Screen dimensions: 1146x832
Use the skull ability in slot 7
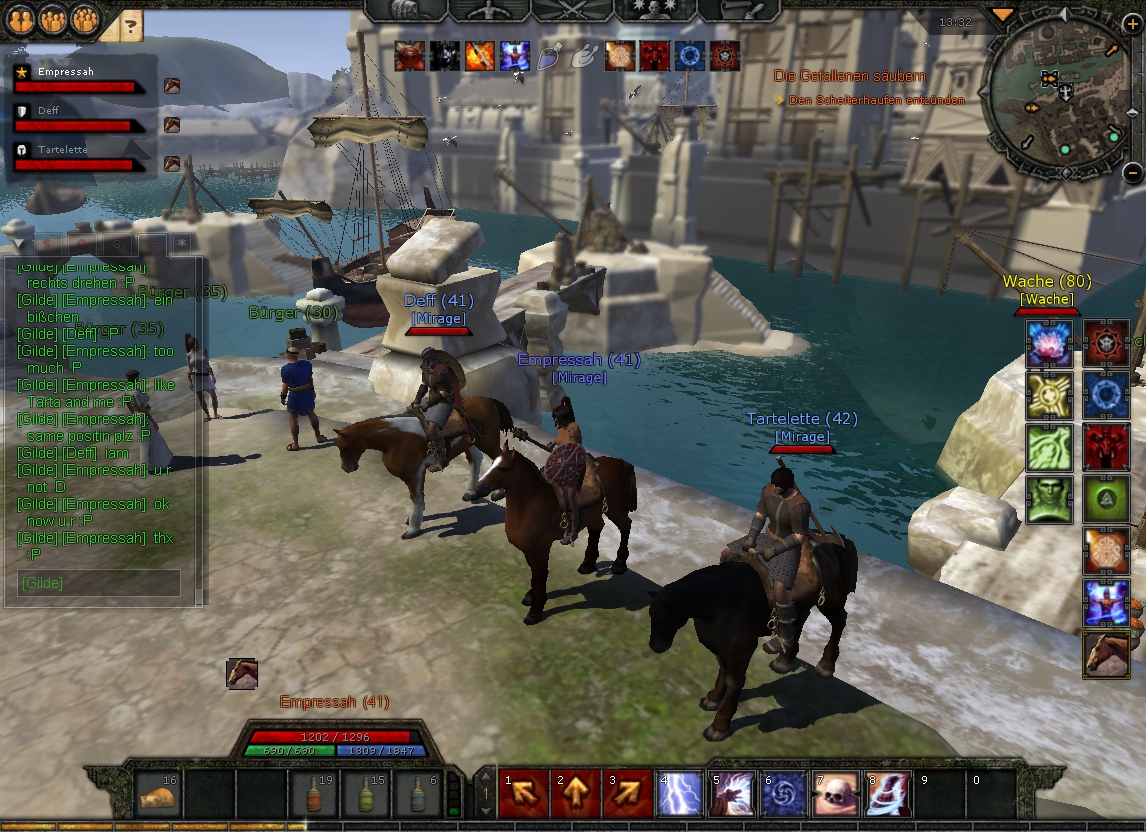[x=835, y=793]
